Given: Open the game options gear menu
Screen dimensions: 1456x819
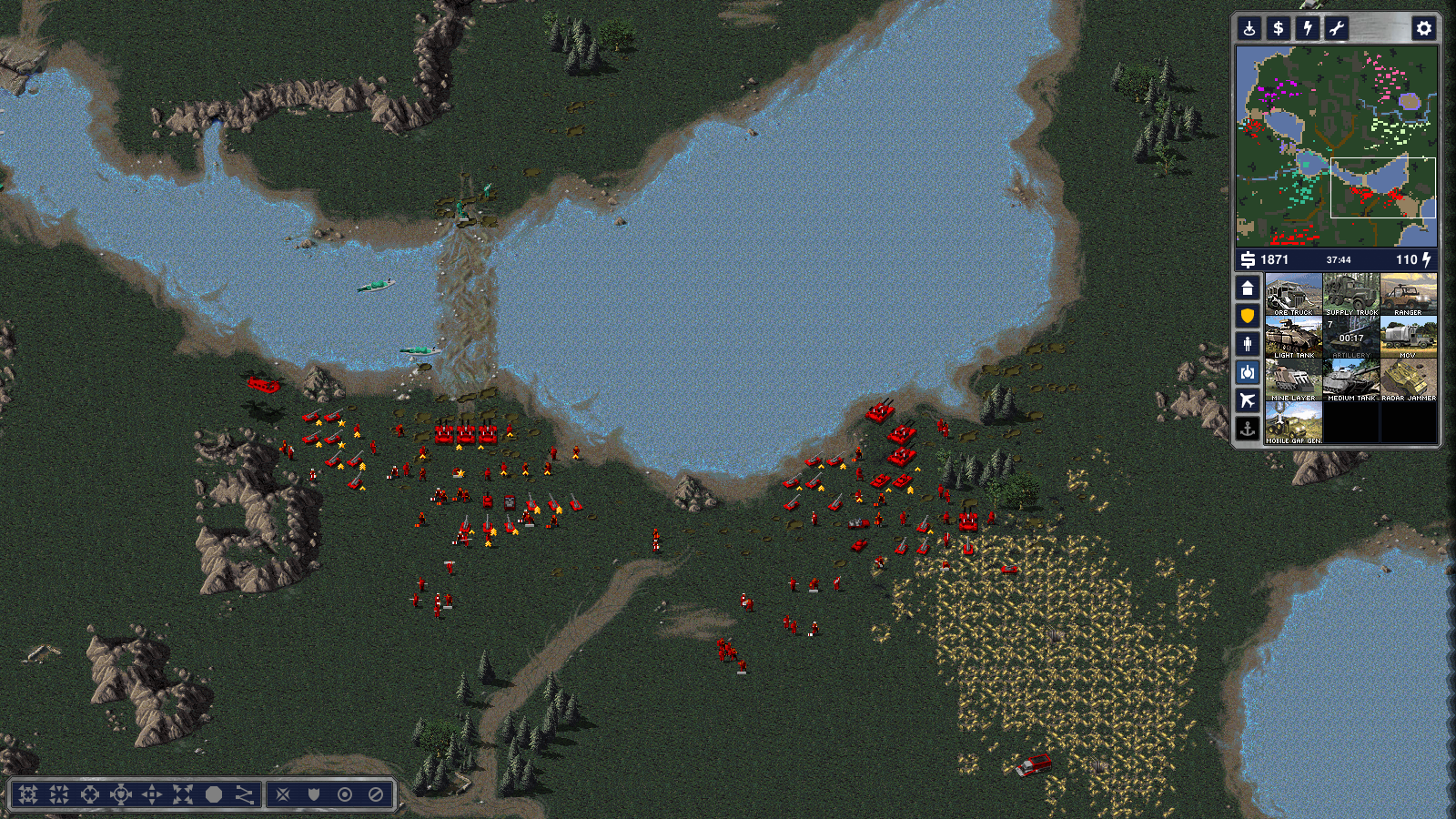Looking at the screenshot, I should [1424, 28].
